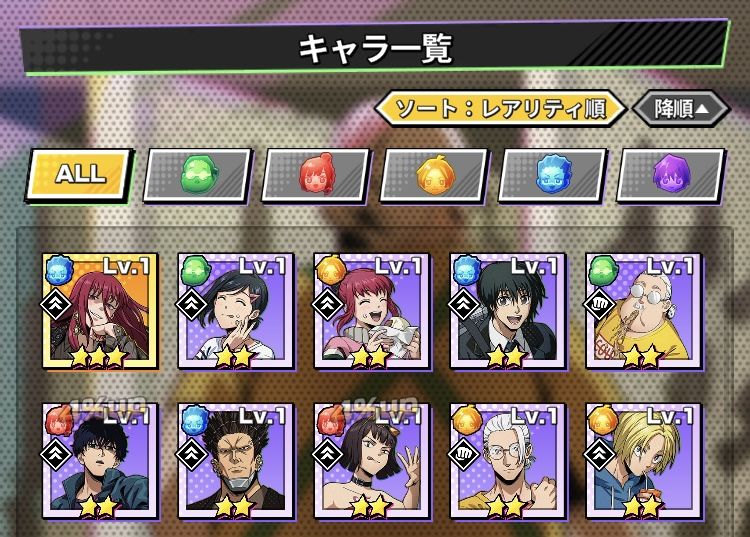Filter characters by red element
Screen dimensions: 750x537
[316, 176]
